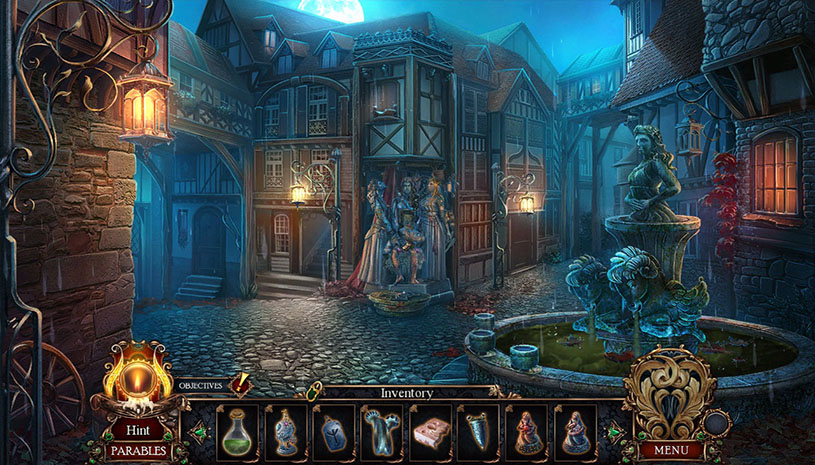Select the blue rune tag item

334,432
